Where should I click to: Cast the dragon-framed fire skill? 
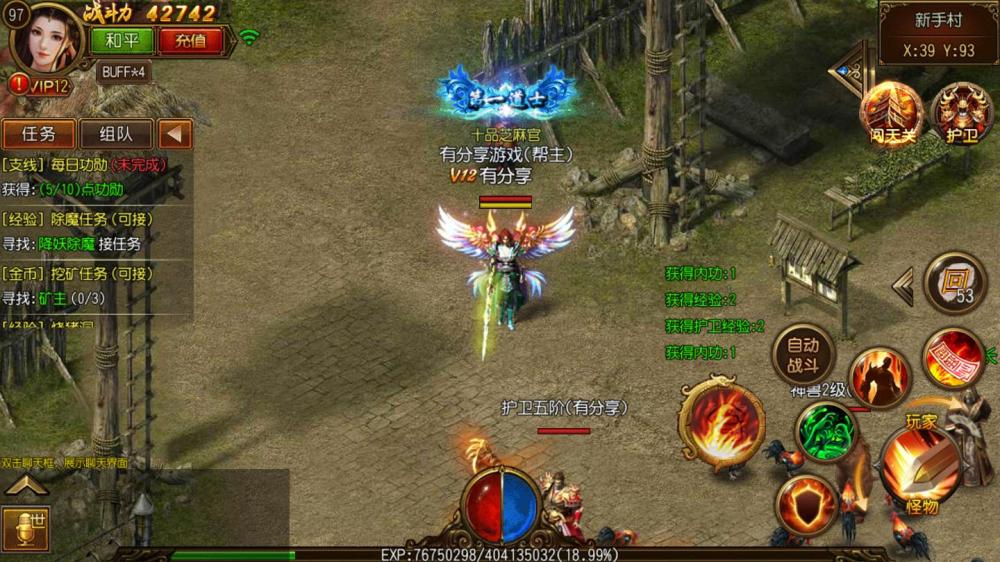tap(721, 423)
